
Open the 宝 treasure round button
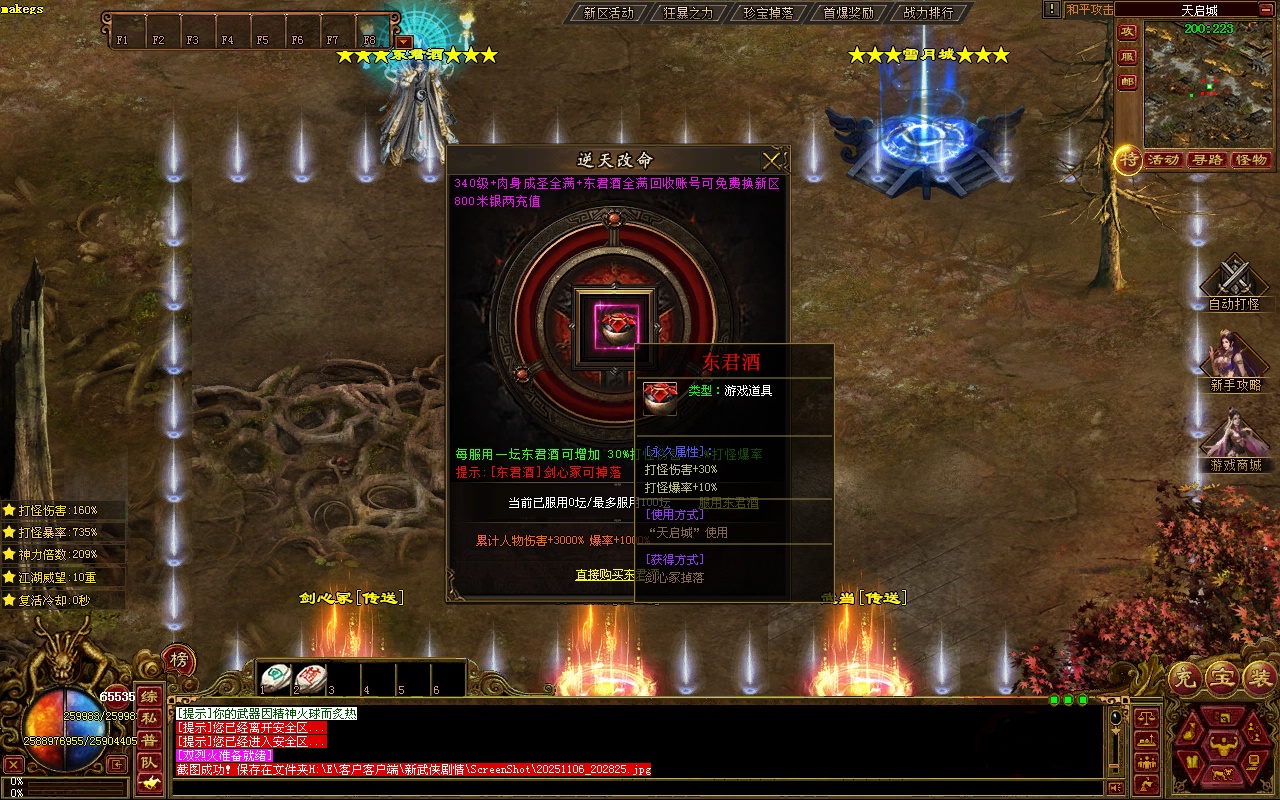click(1222, 679)
